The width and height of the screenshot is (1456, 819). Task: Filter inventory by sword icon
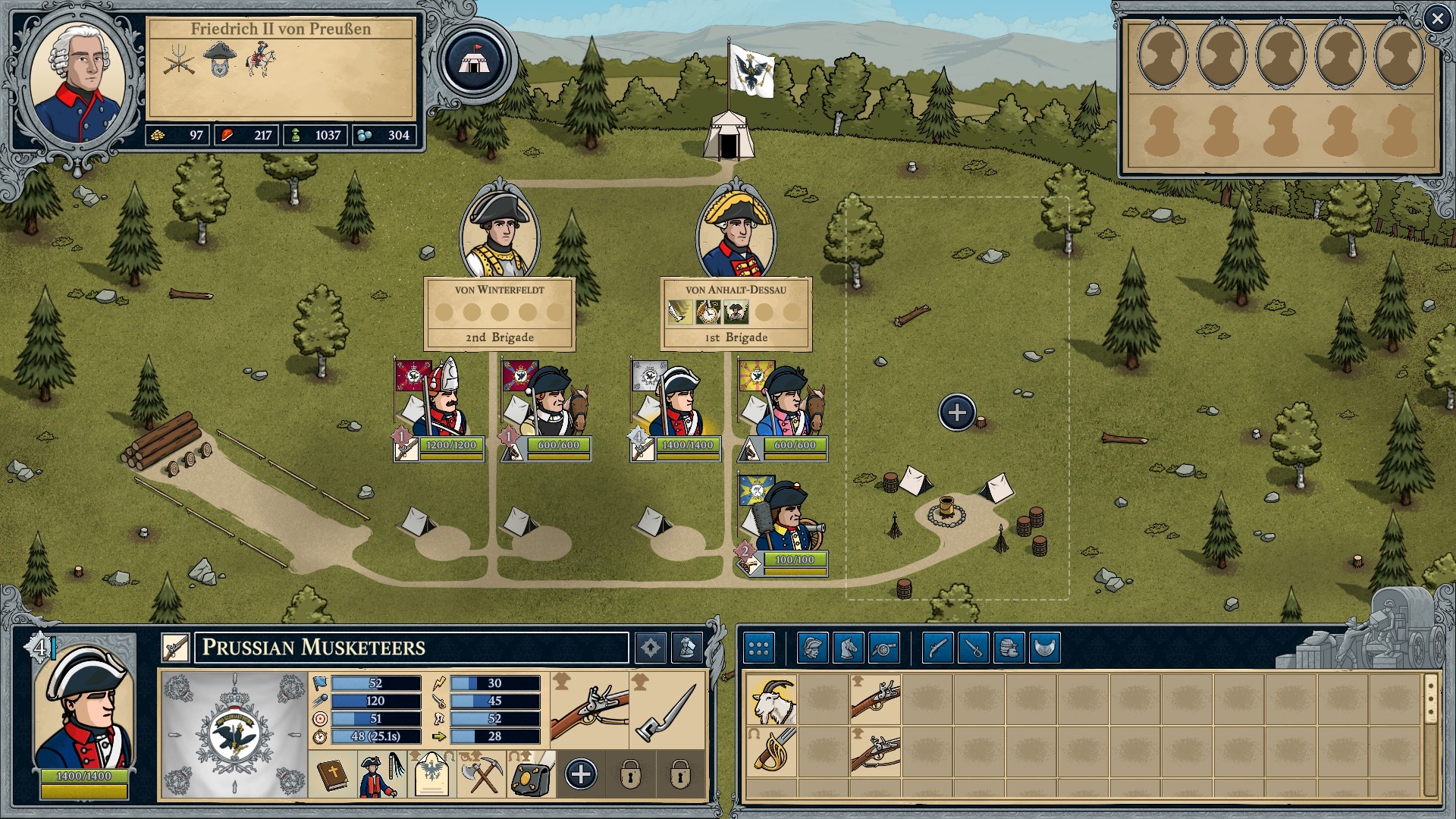tap(973, 648)
